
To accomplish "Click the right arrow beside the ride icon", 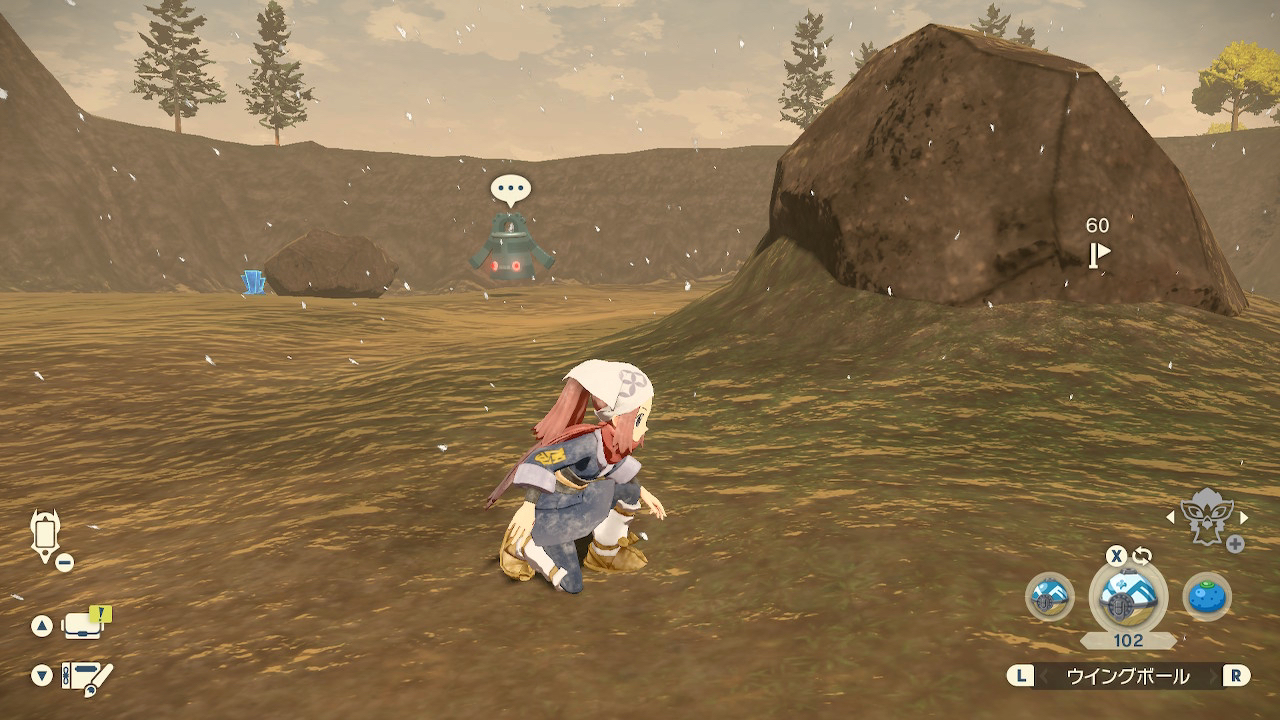I will point(1244,517).
